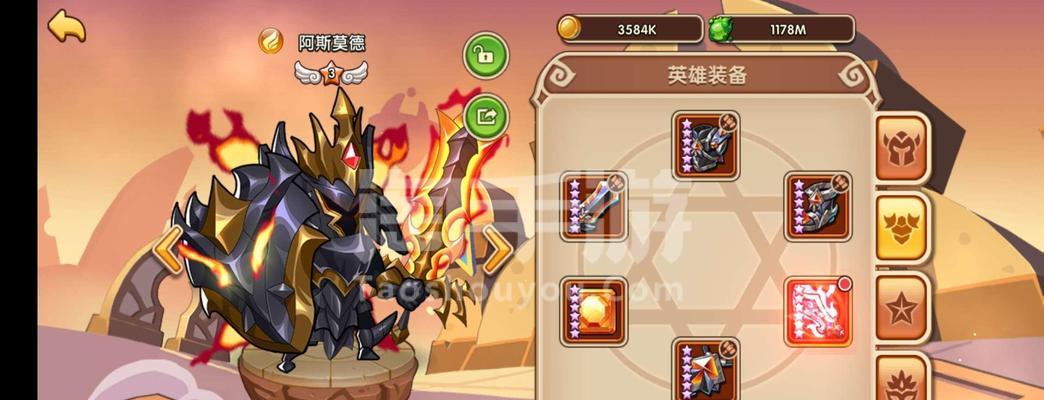Select the top helmet equipment slot
The height and width of the screenshot is (400, 1044).
point(706,145)
